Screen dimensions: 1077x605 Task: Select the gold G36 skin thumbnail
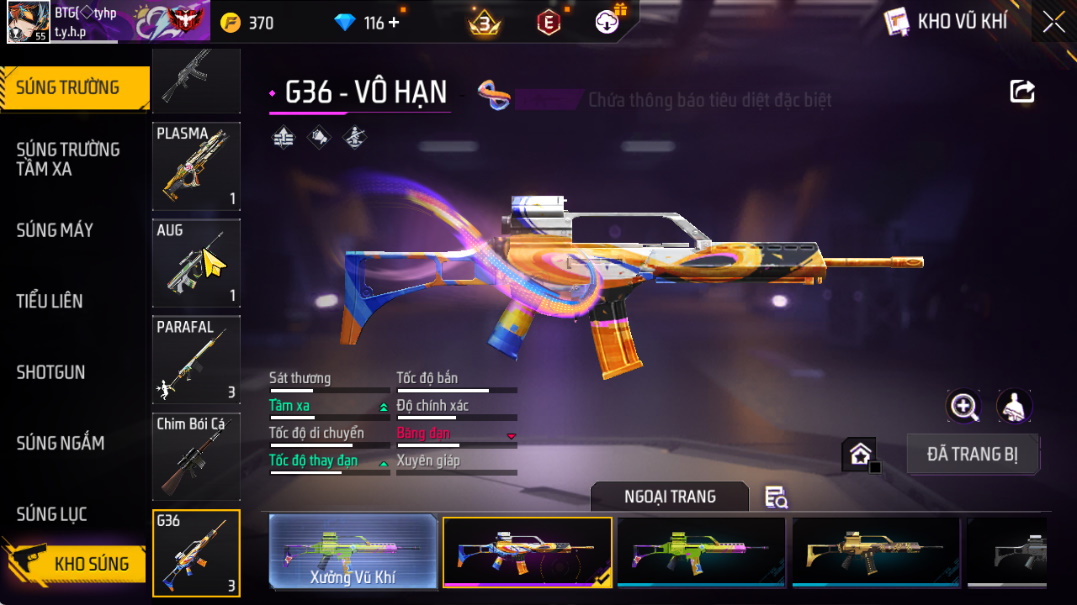tap(875, 551)
